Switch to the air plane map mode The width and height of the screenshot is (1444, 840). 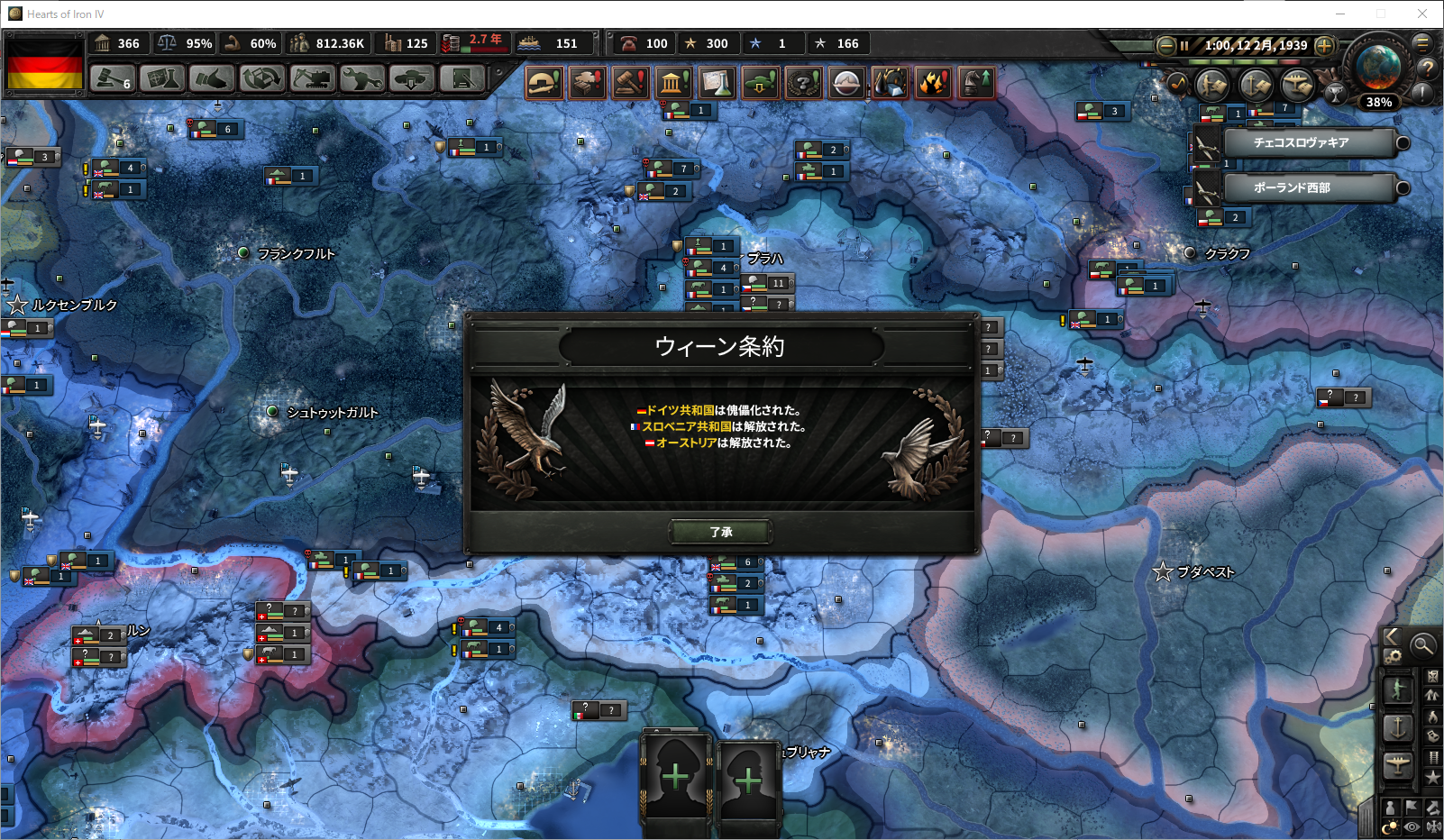pos(1398,764)
